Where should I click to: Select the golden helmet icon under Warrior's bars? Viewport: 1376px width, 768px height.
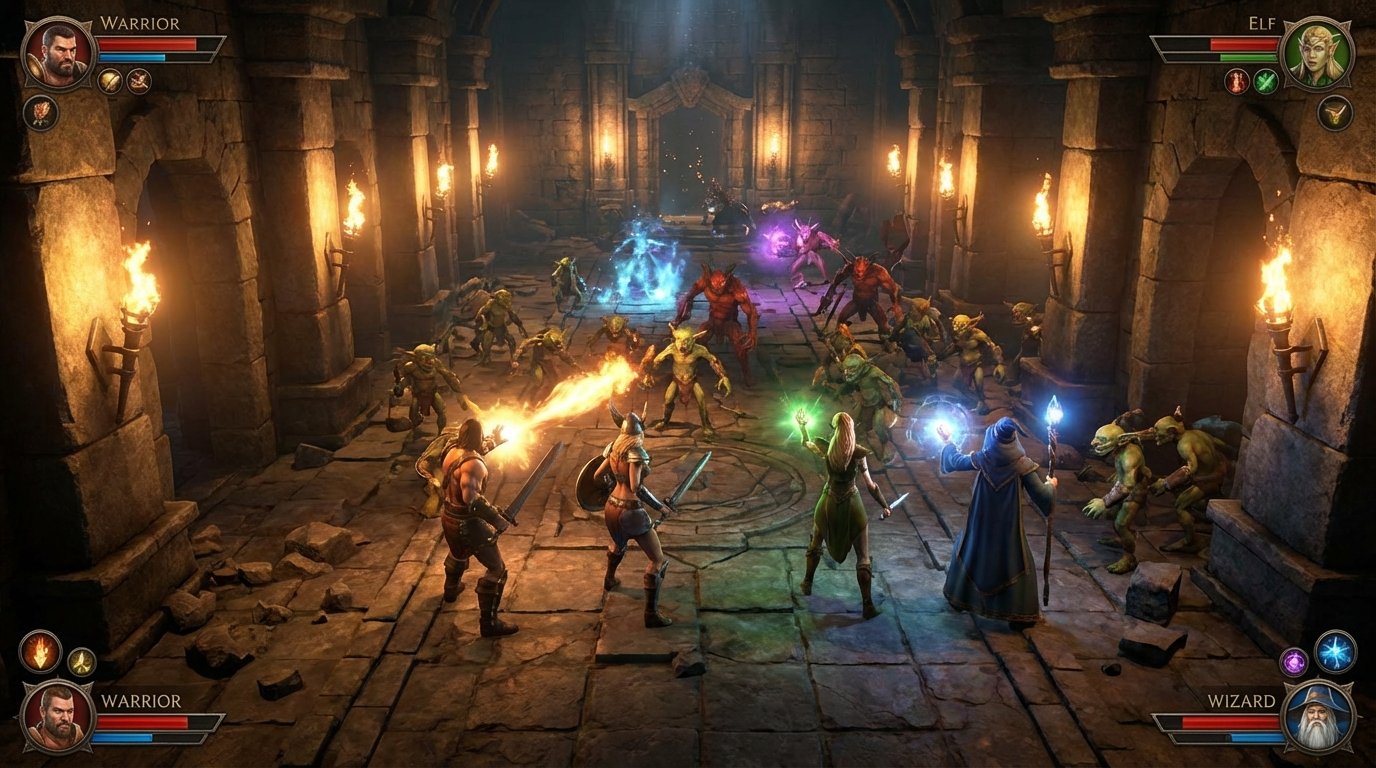(x=110, y=81)
